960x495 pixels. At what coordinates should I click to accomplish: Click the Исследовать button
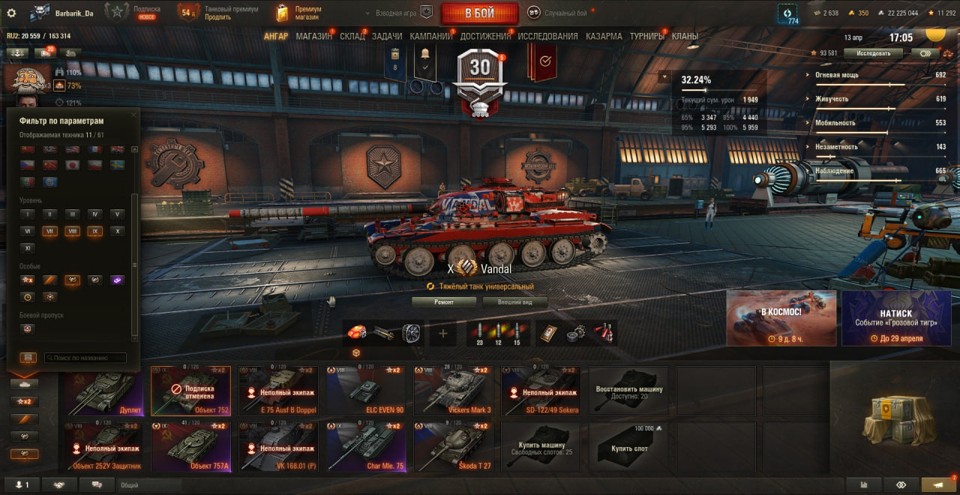coord(873,53)
